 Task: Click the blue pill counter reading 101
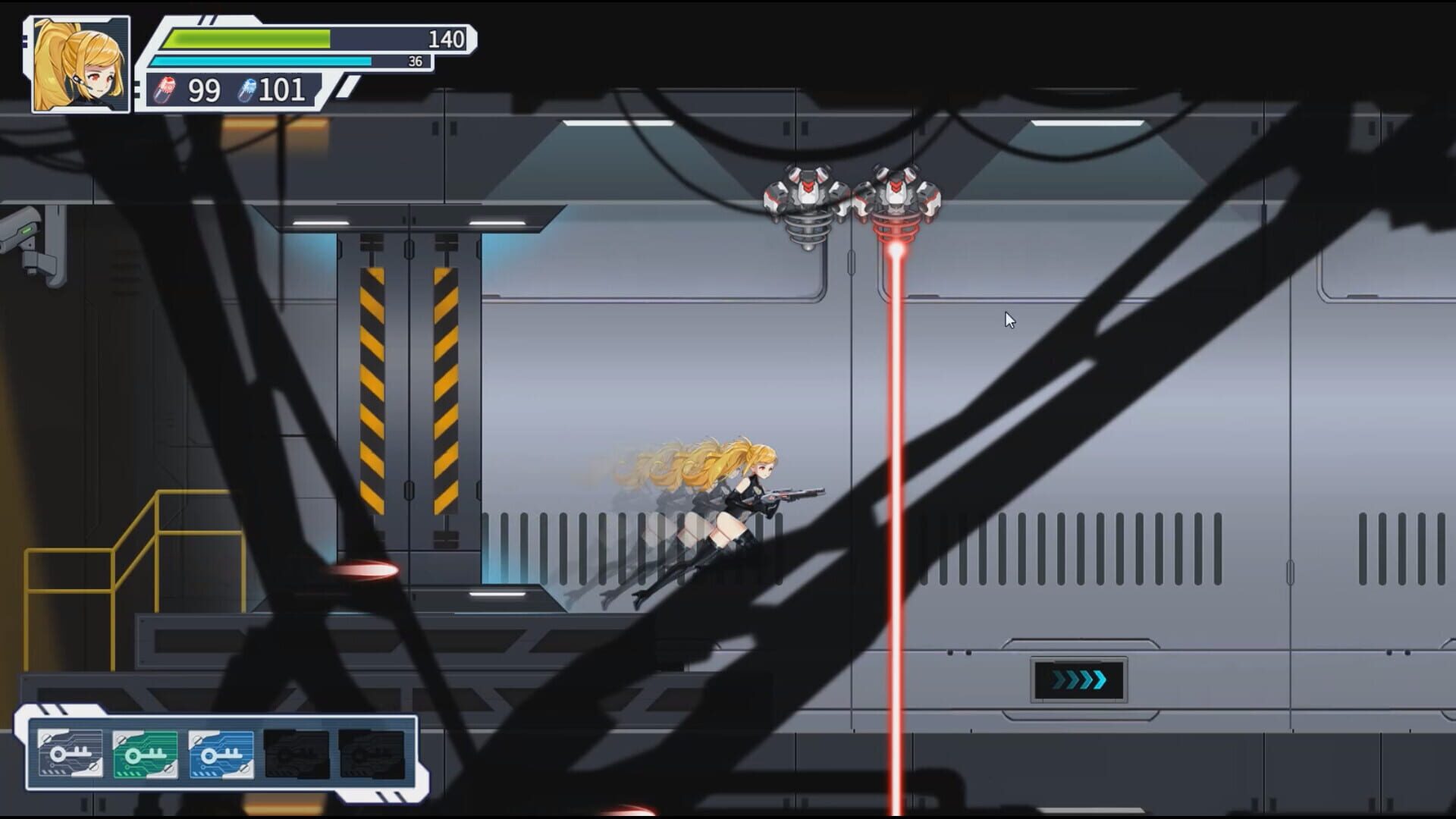tap(281, 90)
